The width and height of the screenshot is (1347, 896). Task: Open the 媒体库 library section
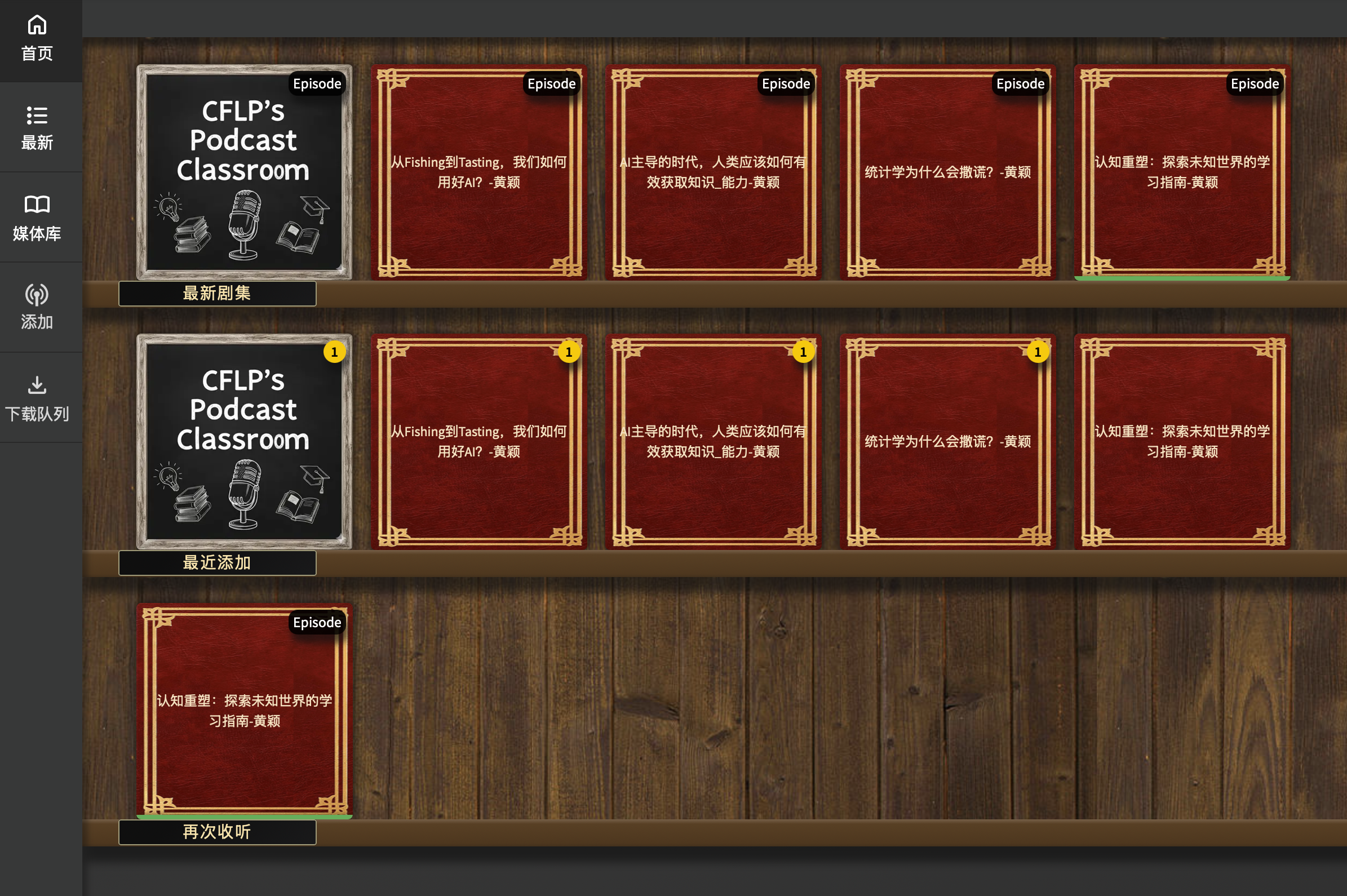(x=37, y=218)
